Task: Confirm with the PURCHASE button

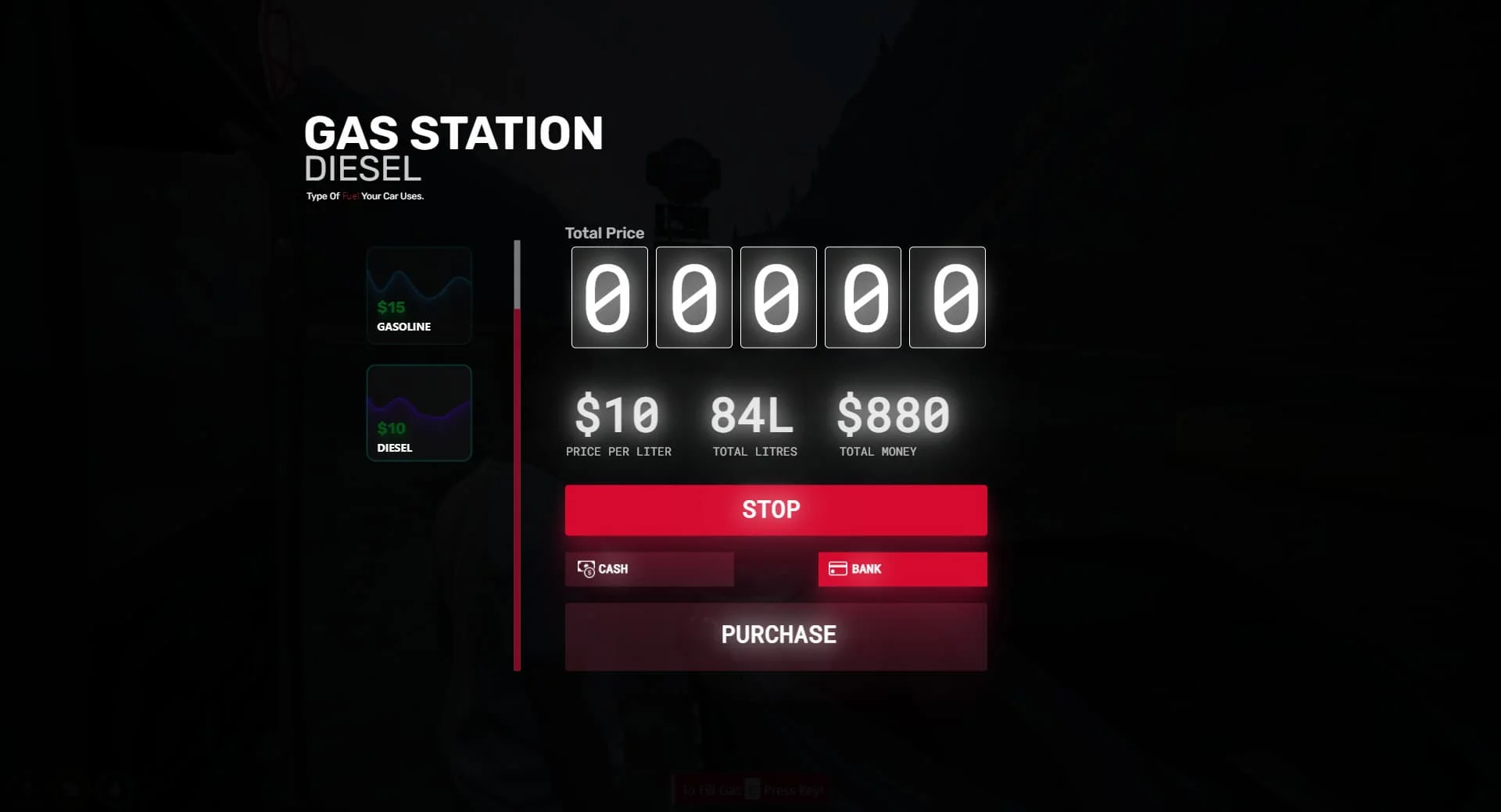Action: coord(776,635)
